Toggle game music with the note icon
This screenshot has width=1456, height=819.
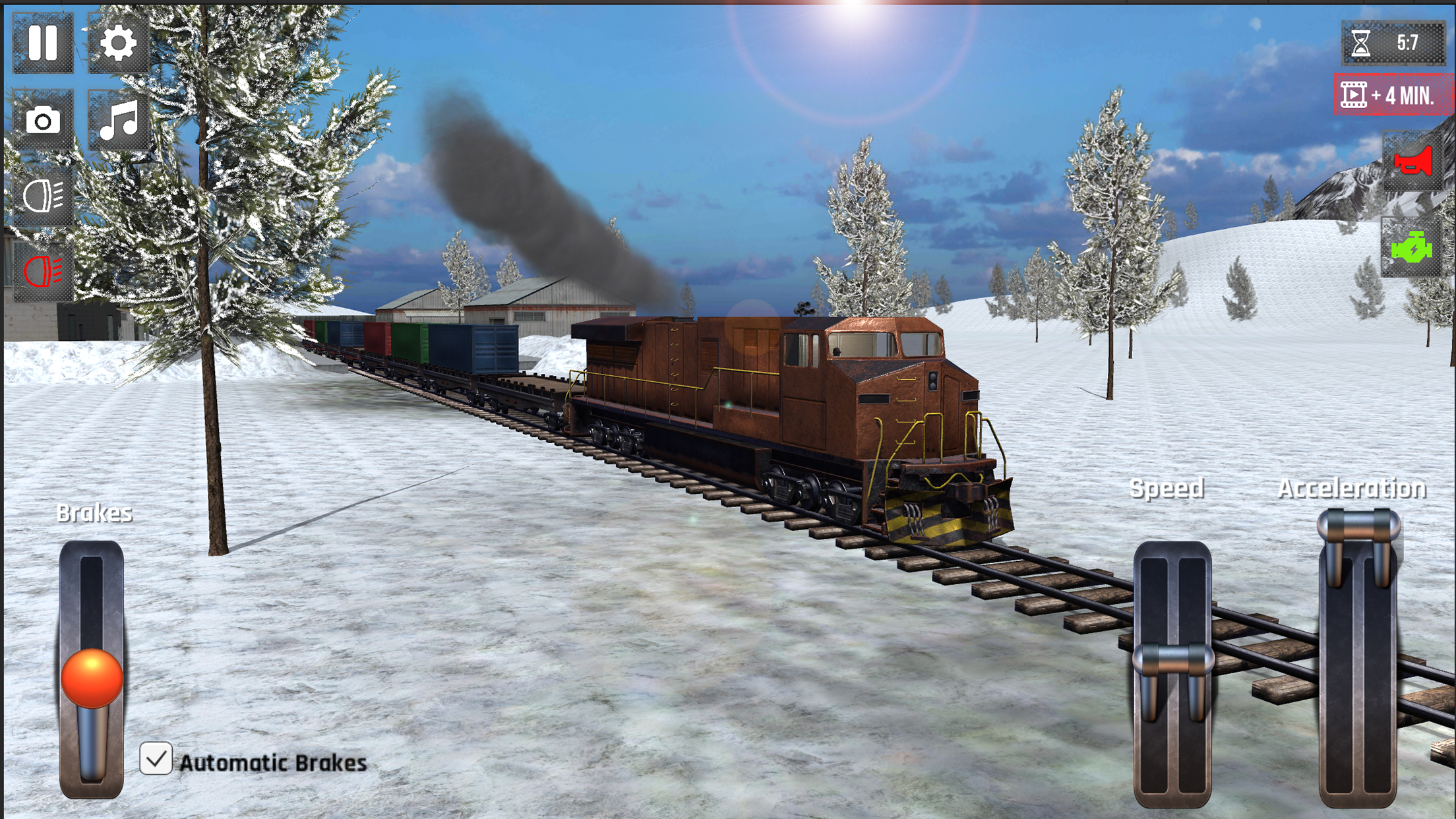coord(117,121)
